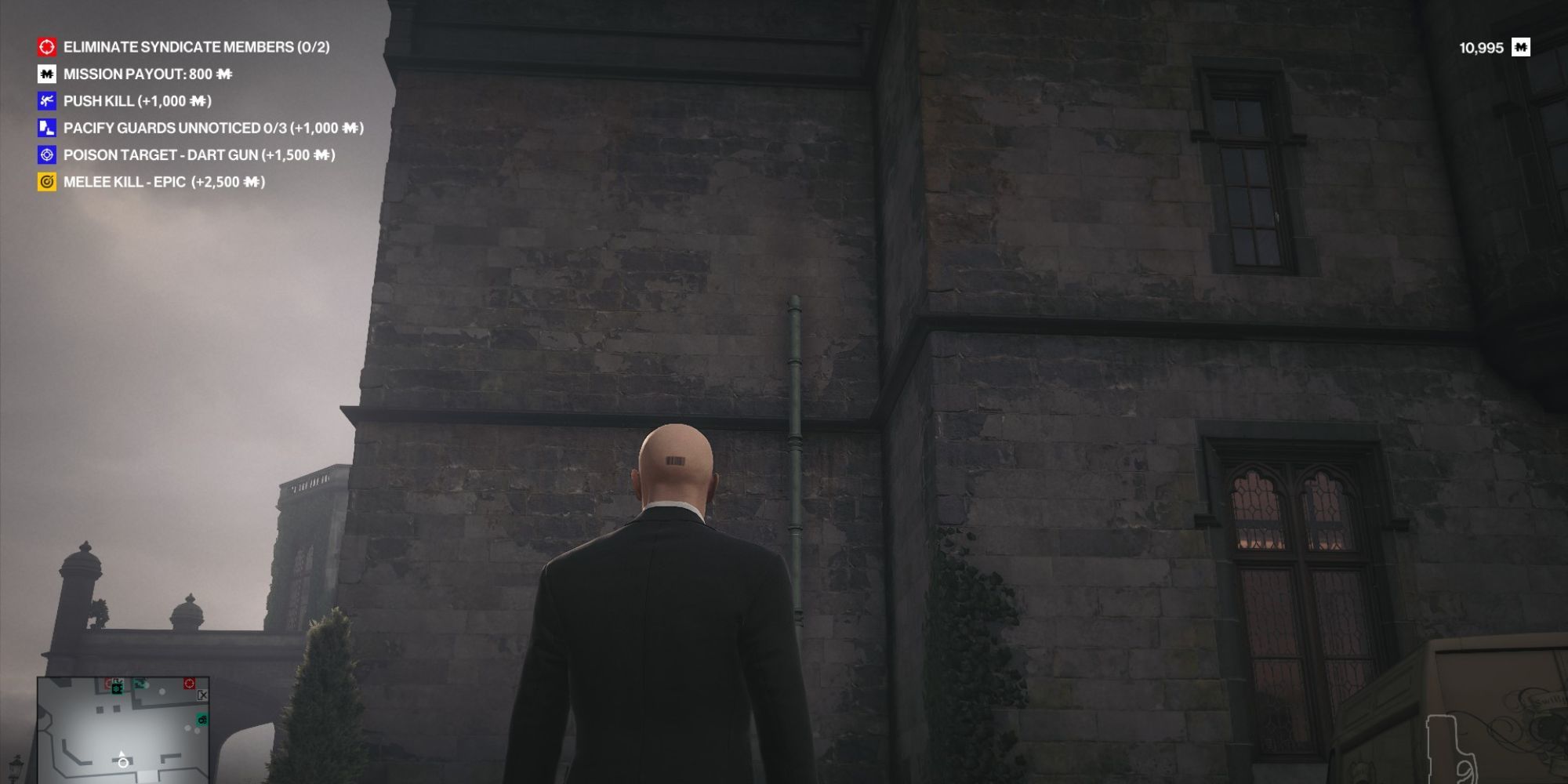Screen dimensions: 1568x784
Task: Click the Poison Target - Dart Gun challenge entry
Action: (199, 154)
